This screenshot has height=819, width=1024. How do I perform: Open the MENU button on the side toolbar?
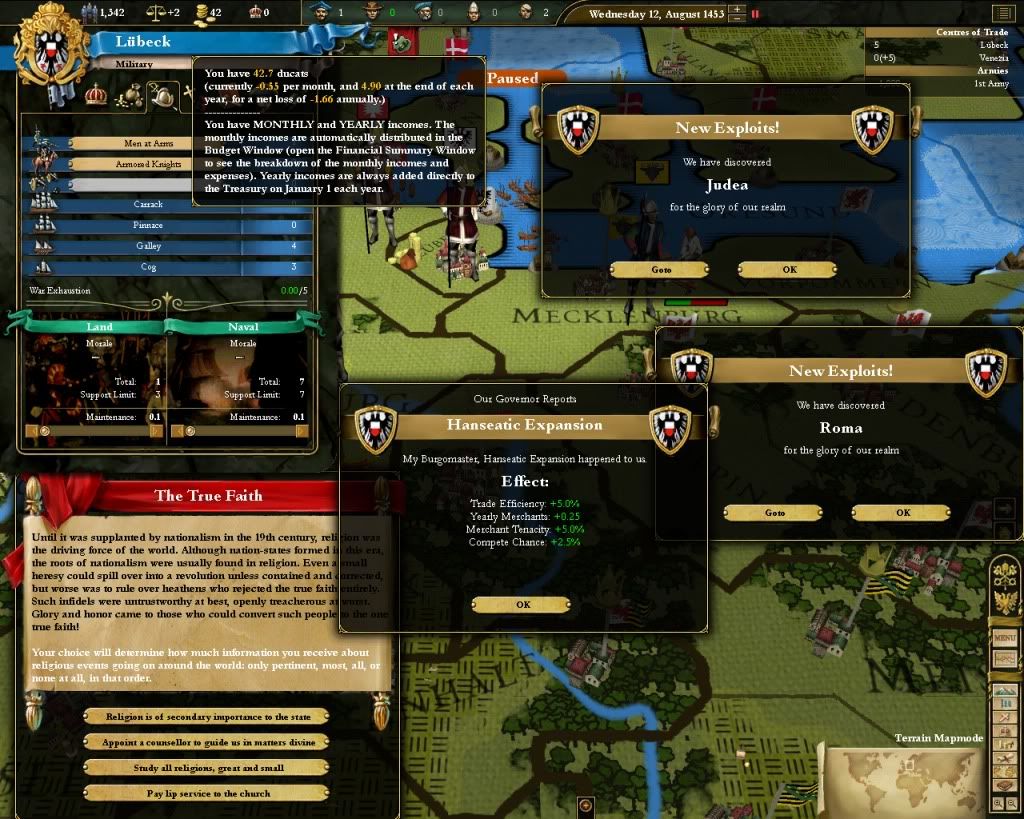pos(1004,638)
